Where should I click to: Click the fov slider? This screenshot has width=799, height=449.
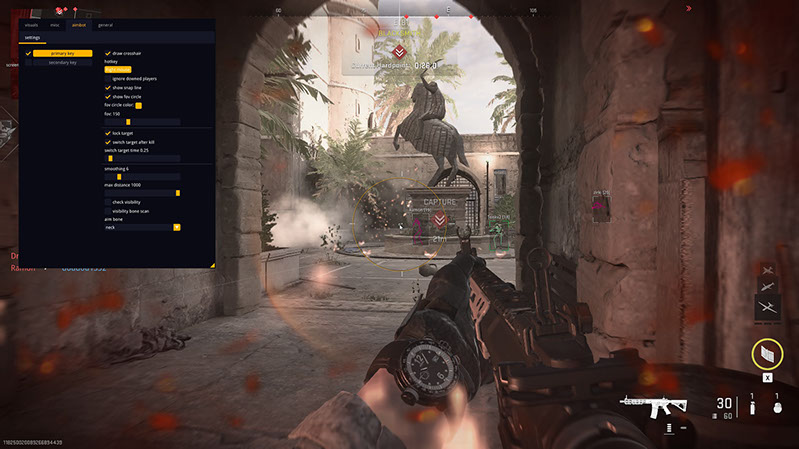click(x=142, y=122)
